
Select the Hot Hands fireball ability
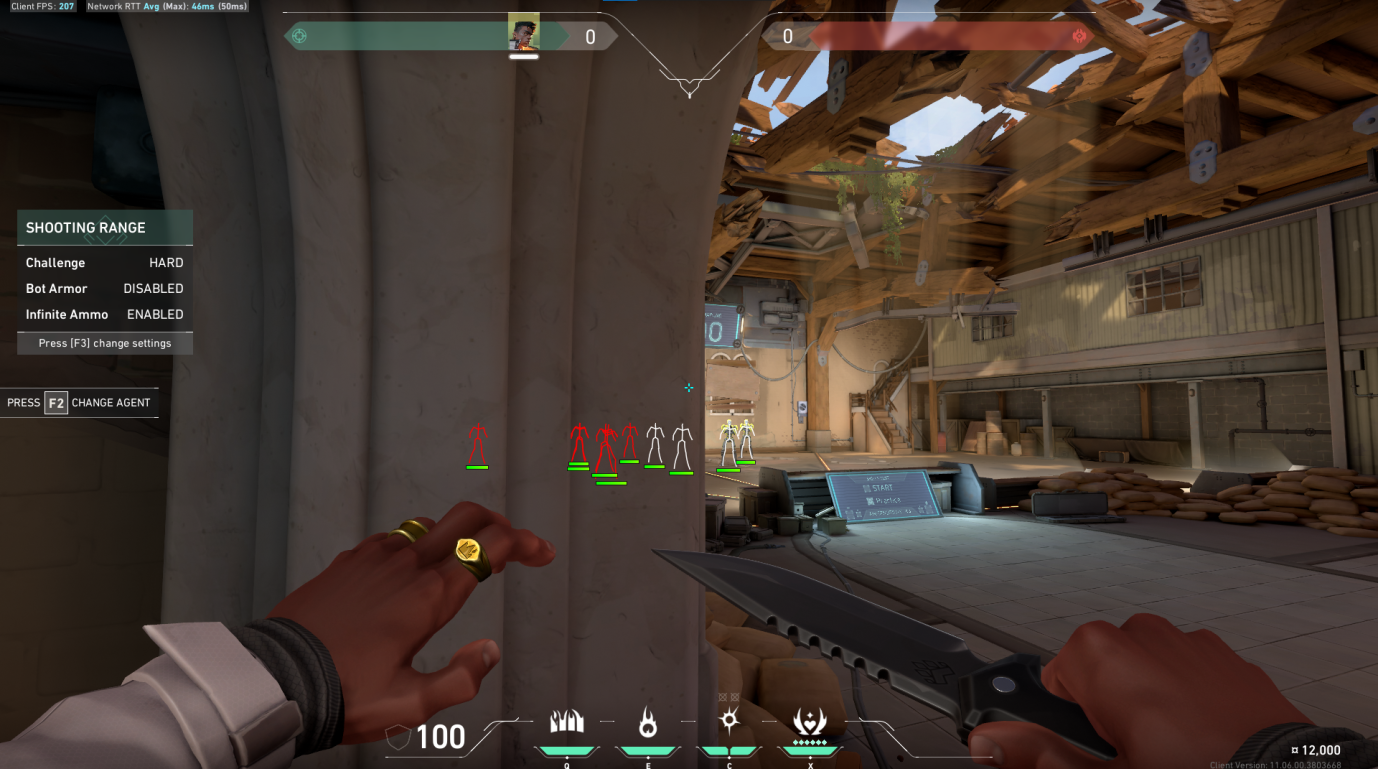648,721
